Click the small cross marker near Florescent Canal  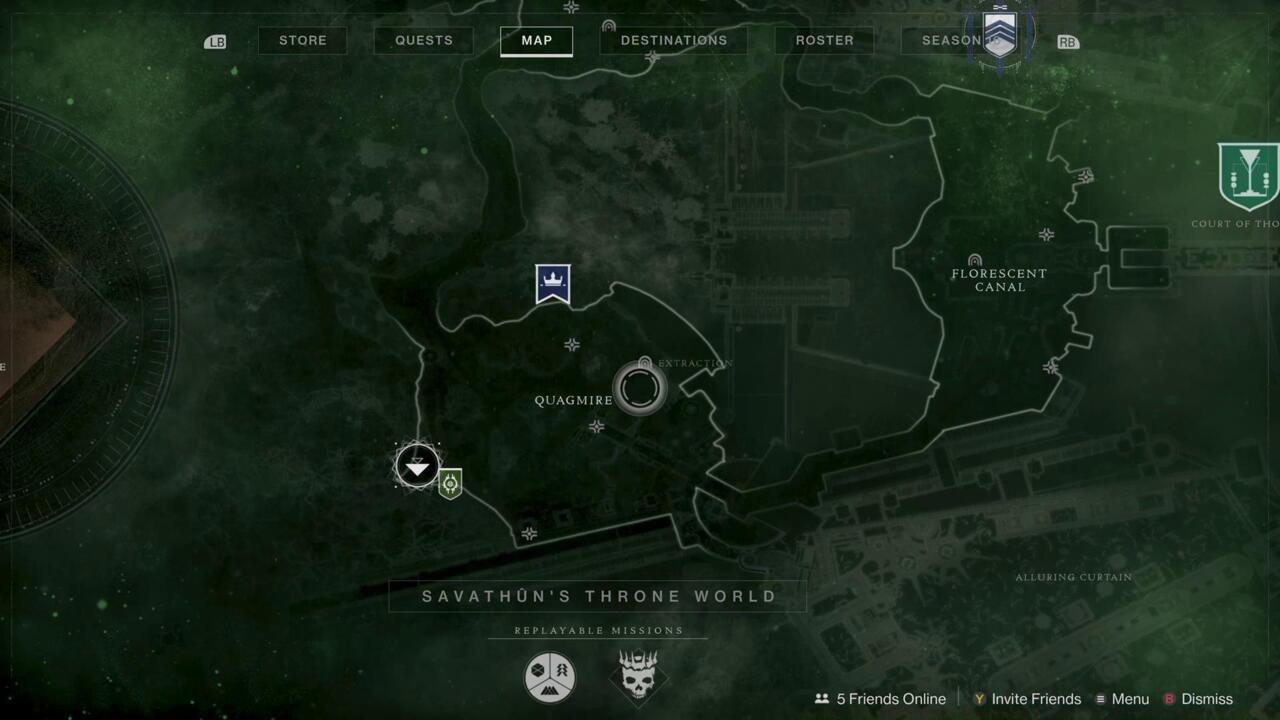click(1047, 236)
